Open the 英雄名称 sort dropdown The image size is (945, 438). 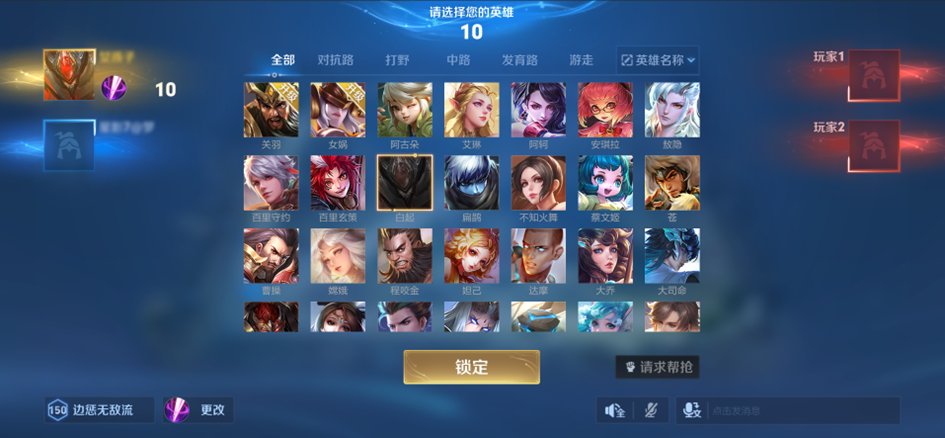point(658,60)
